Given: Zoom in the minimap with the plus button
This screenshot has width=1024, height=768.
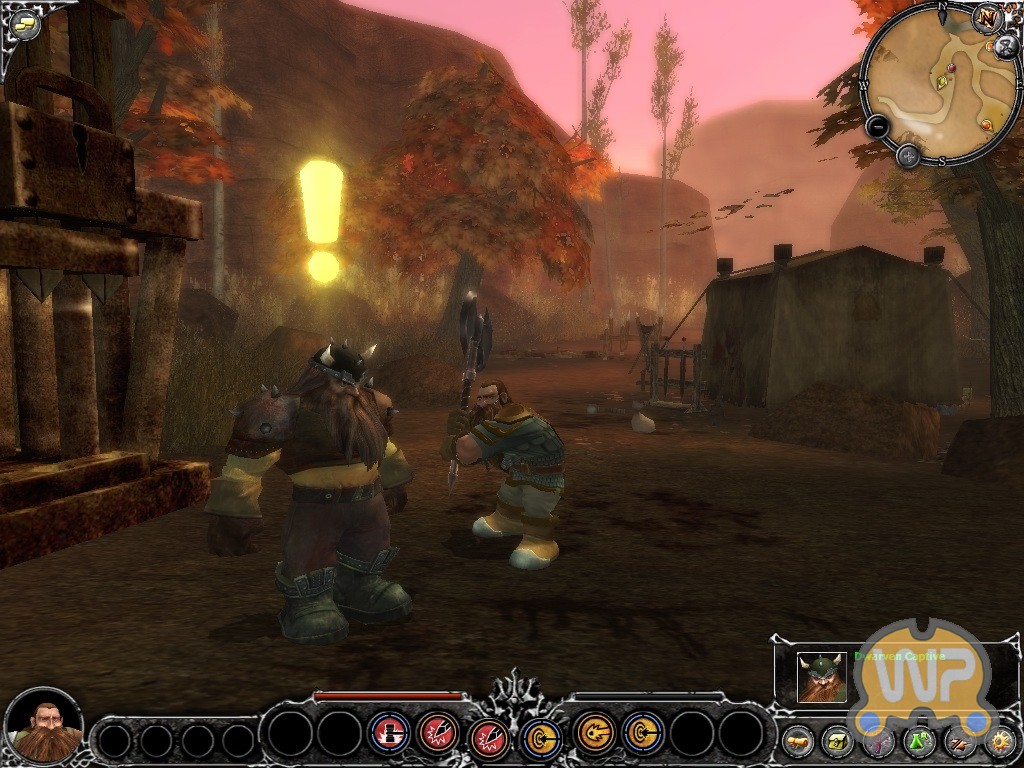Looking at the screenshot, I should (908, 155).
